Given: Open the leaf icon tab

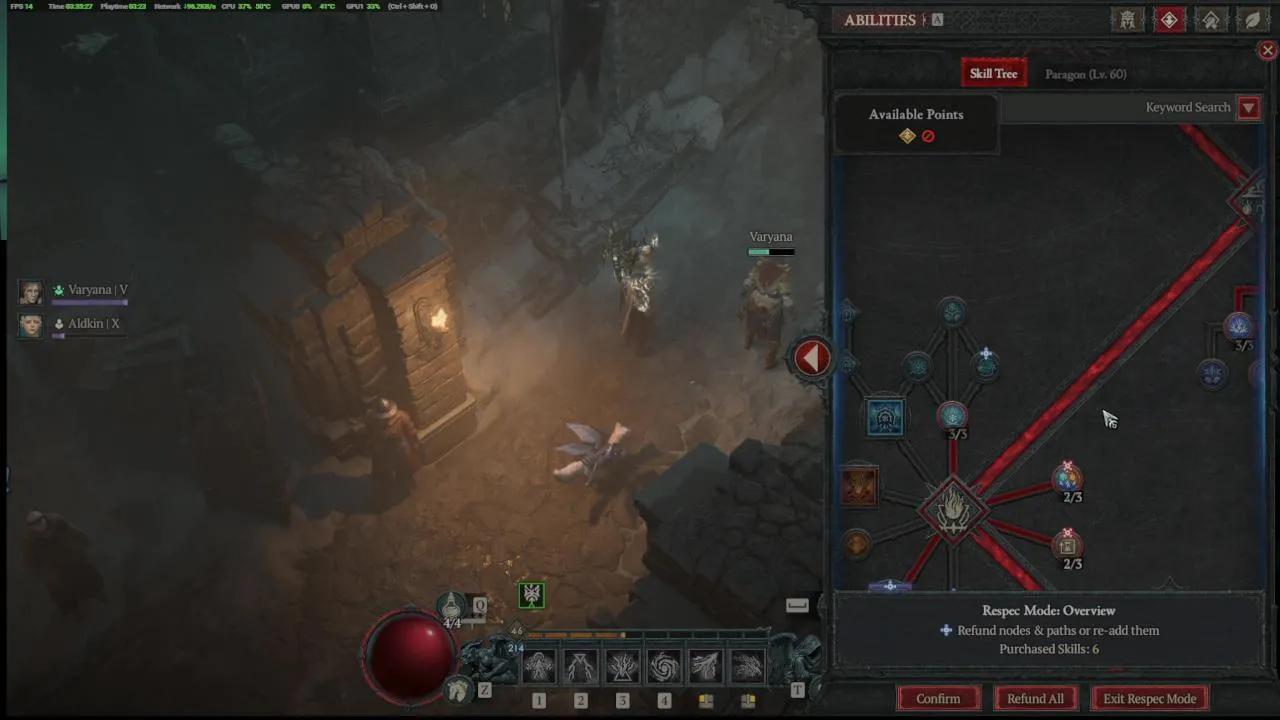Looking at the screenshot, I should (1252, 20).
